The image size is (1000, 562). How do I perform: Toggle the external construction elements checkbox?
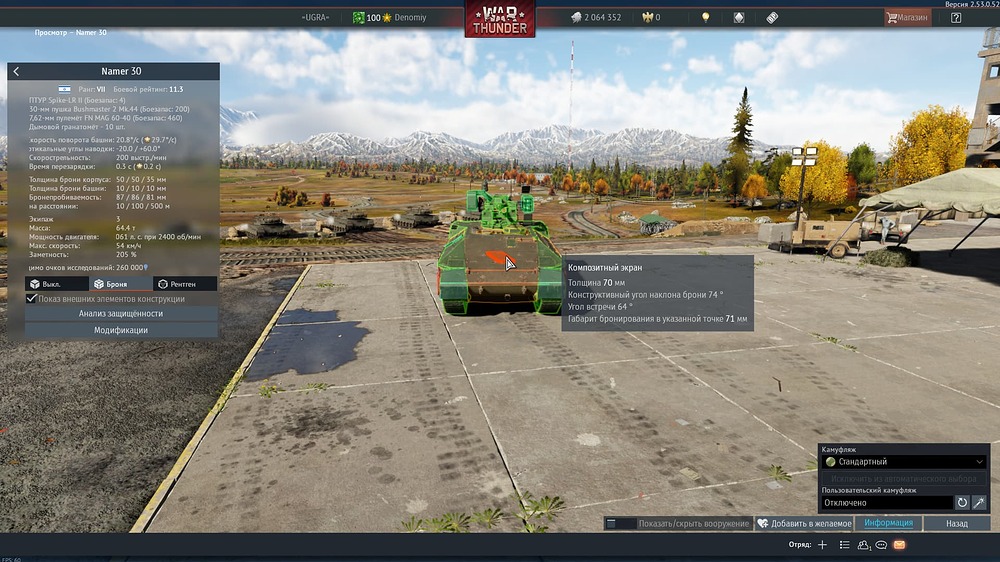pos(32,299)
